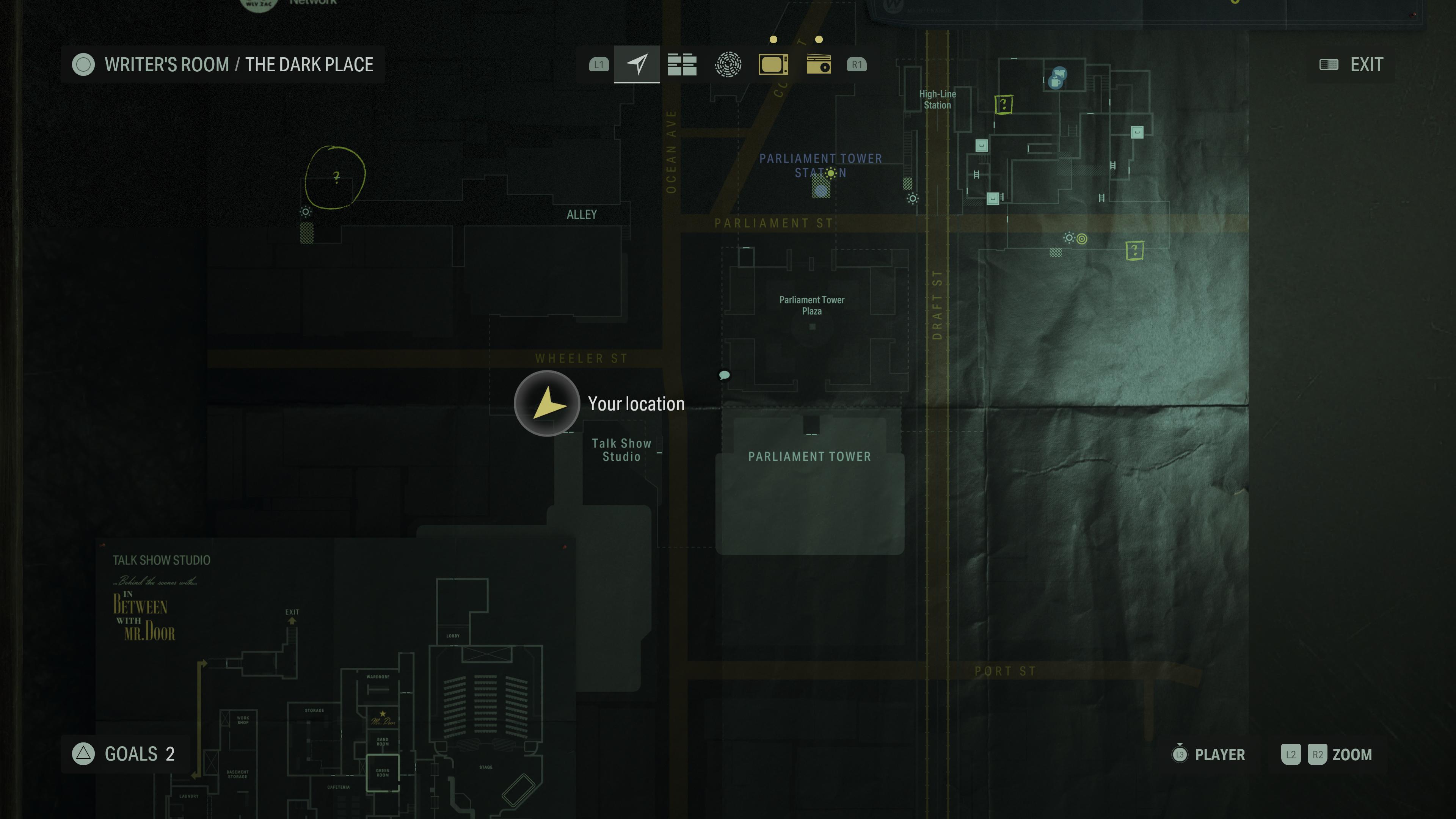Click the speech bubble marker by the plaza

(724, 375)
